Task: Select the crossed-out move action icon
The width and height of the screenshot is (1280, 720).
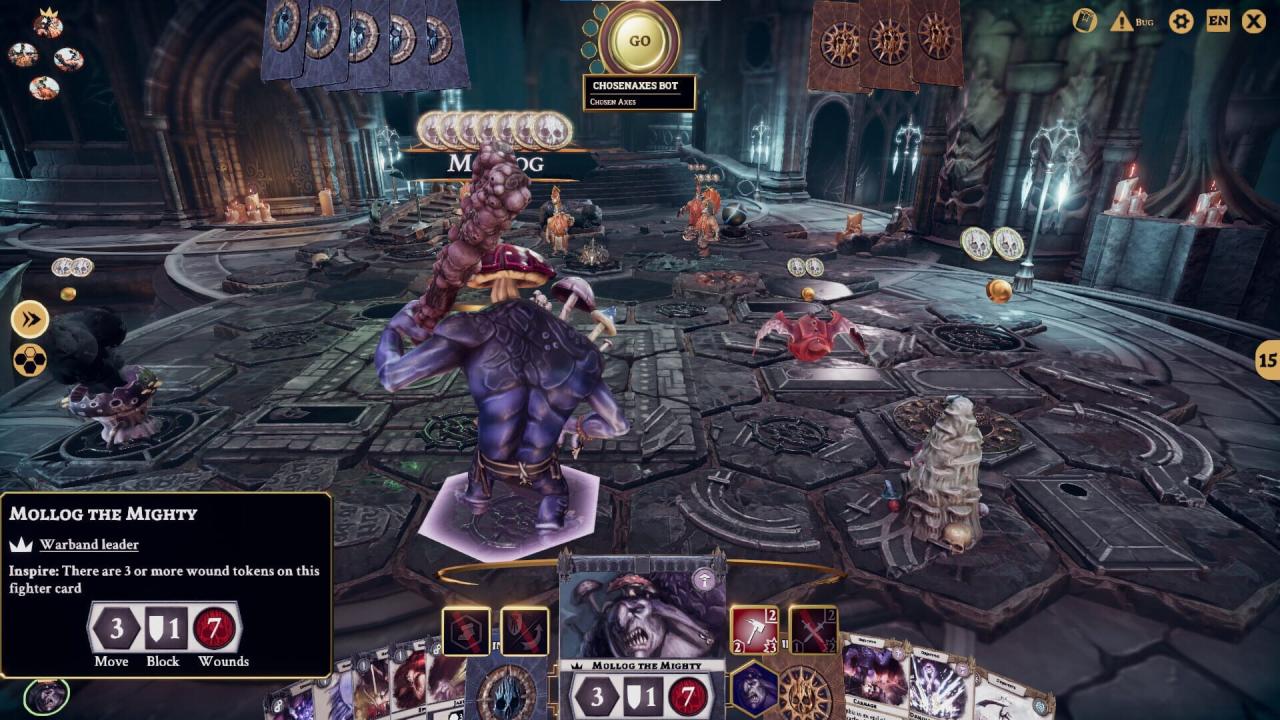Action: (466, 632)
